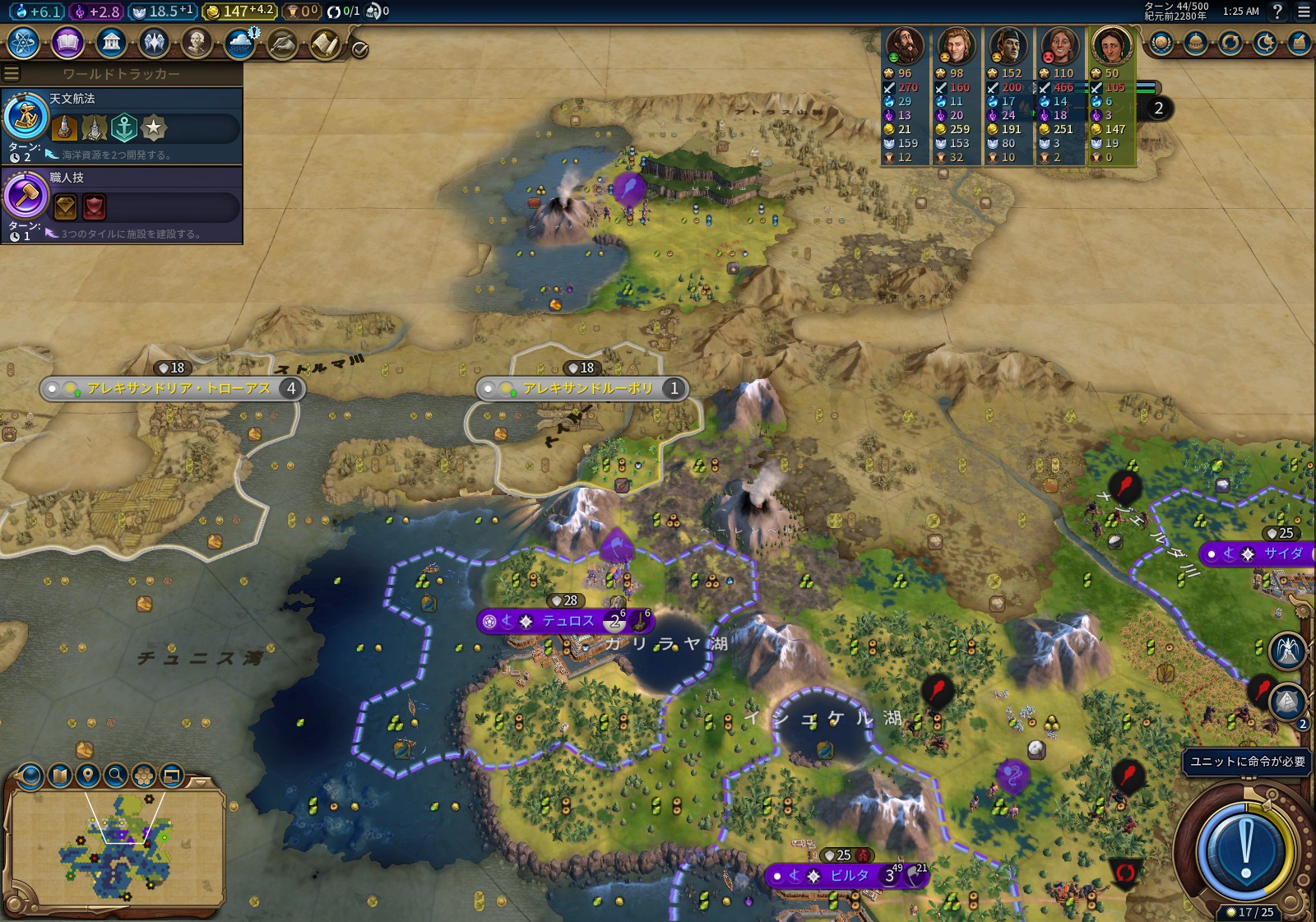Open the government building icon
This screenshot has height=922, width=1316.
111,42
